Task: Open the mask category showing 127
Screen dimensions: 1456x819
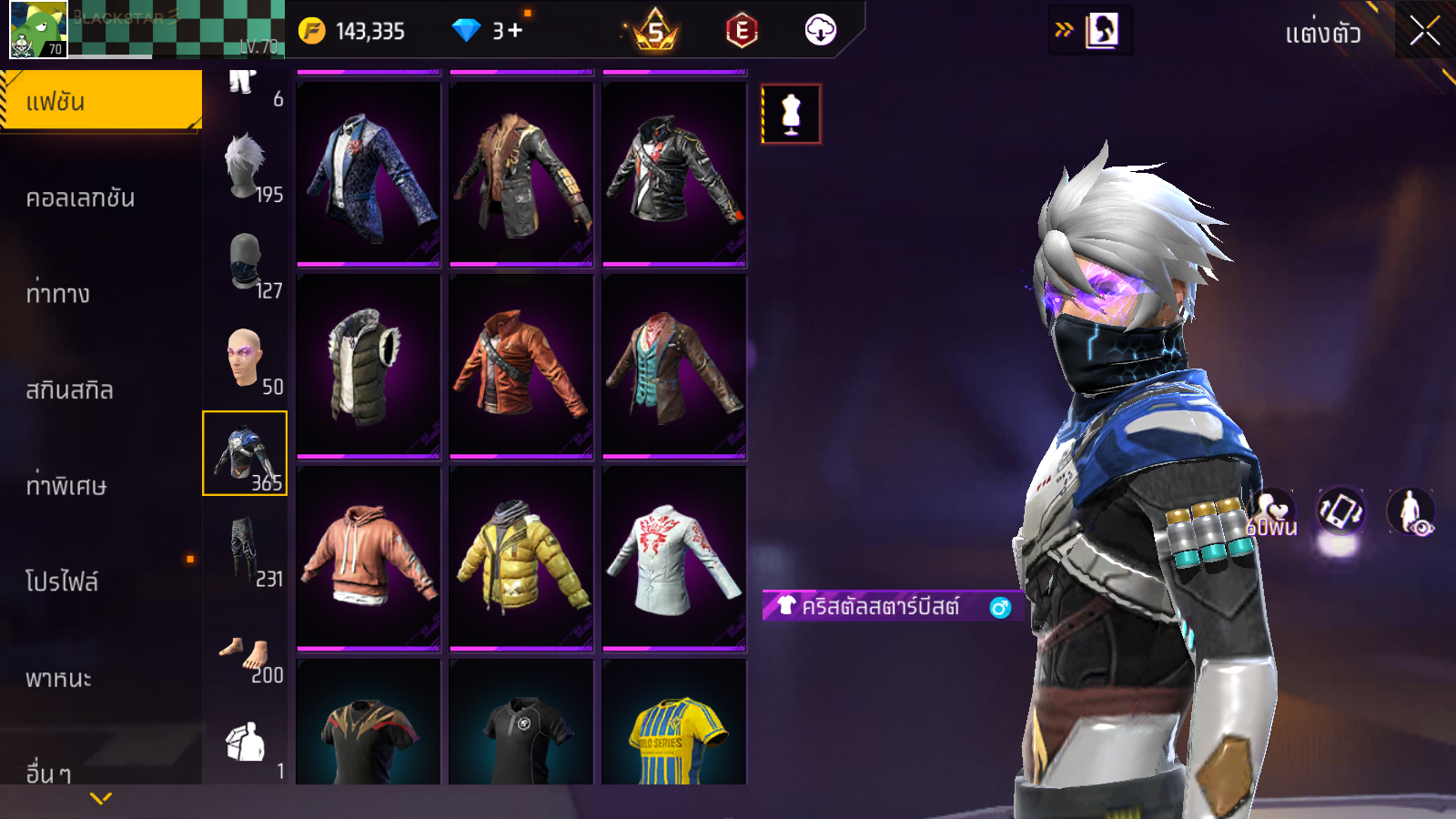Action: point(246,262)
